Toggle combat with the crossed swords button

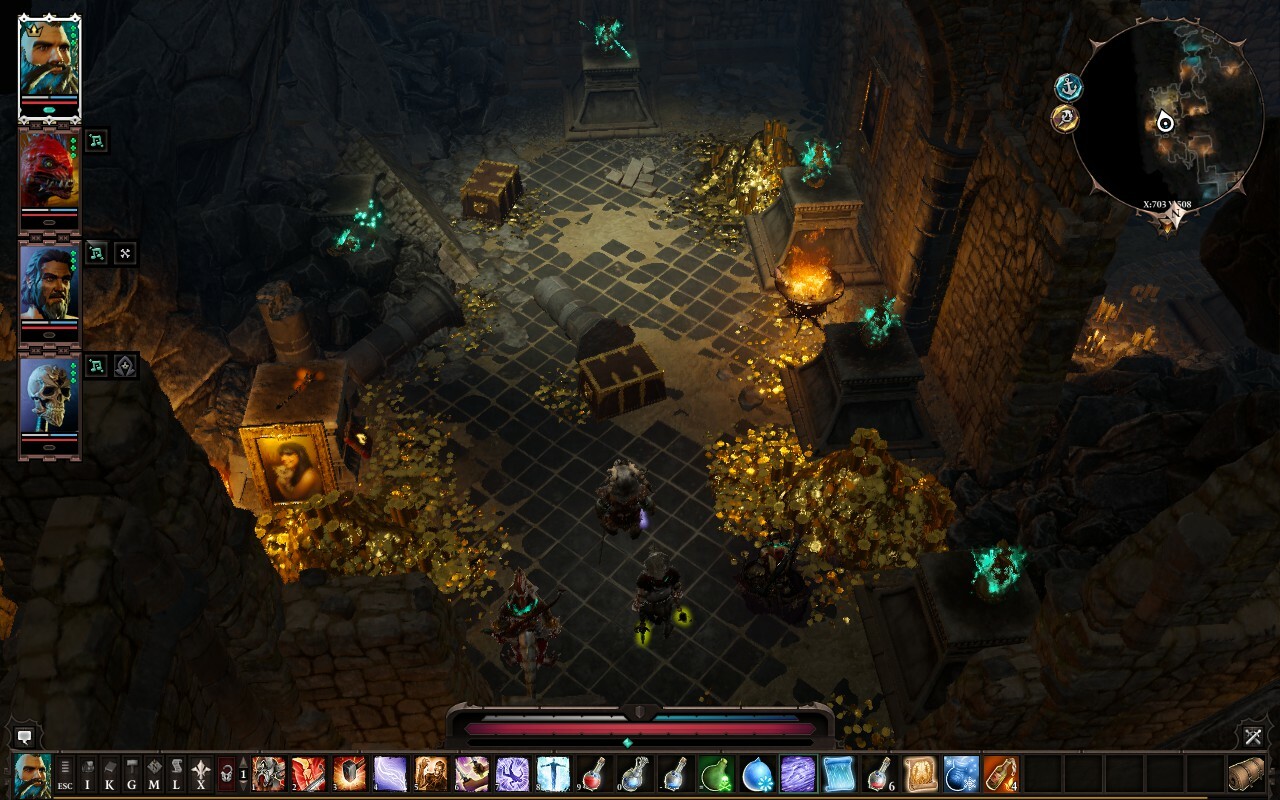[x=1254, y=737]
